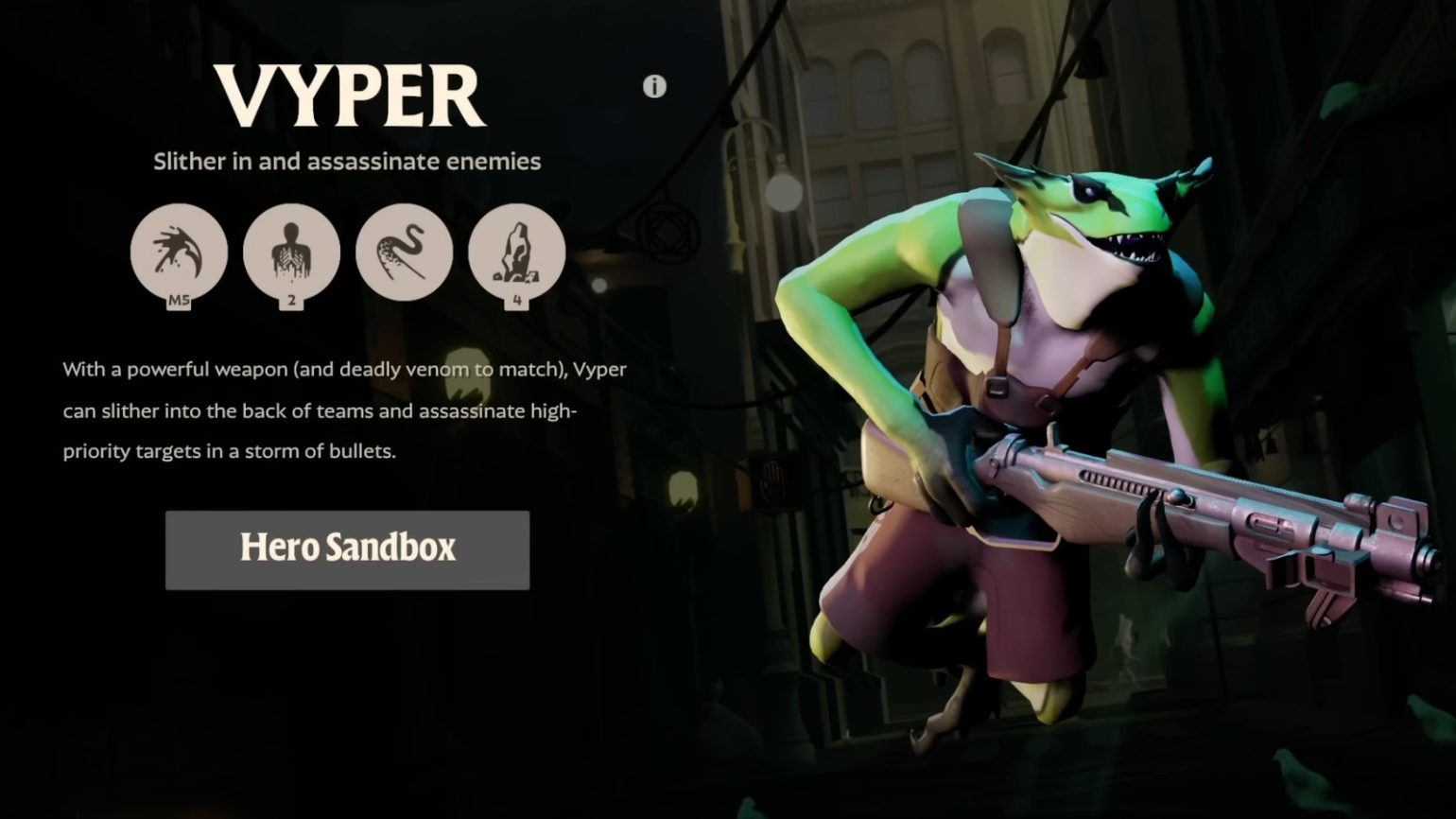
Task: Select the dripping torso ability icon
Action: click(x=291, y=253)
